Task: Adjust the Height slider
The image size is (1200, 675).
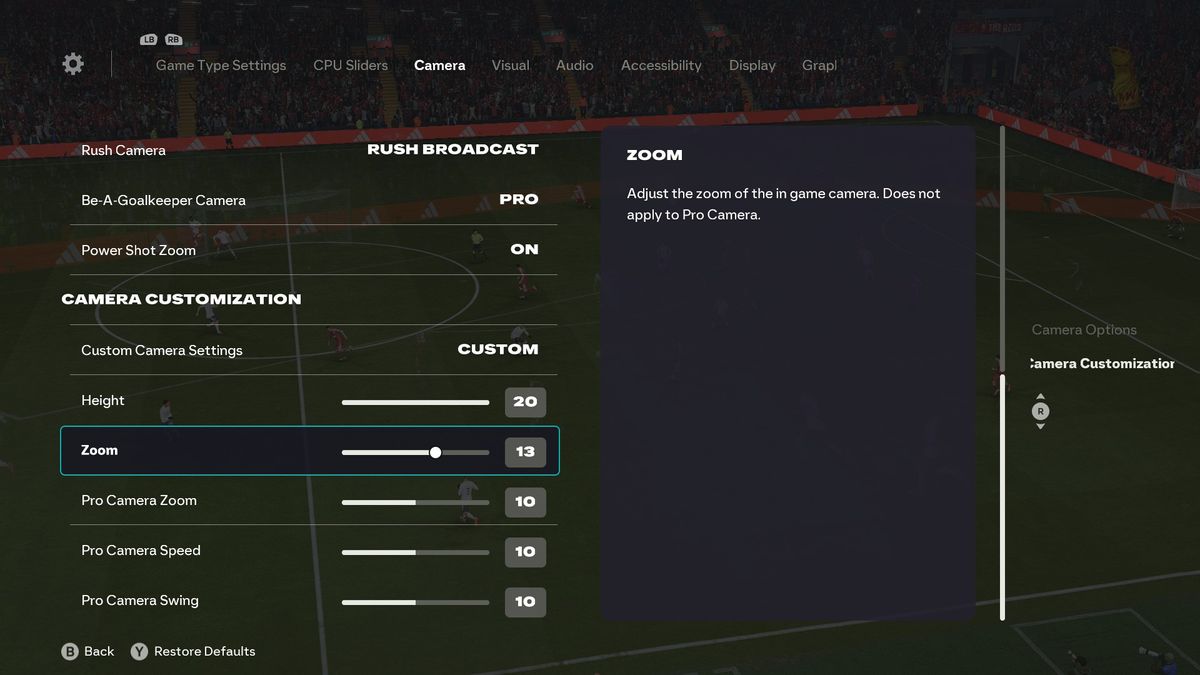Action: (x=415, y=402)
